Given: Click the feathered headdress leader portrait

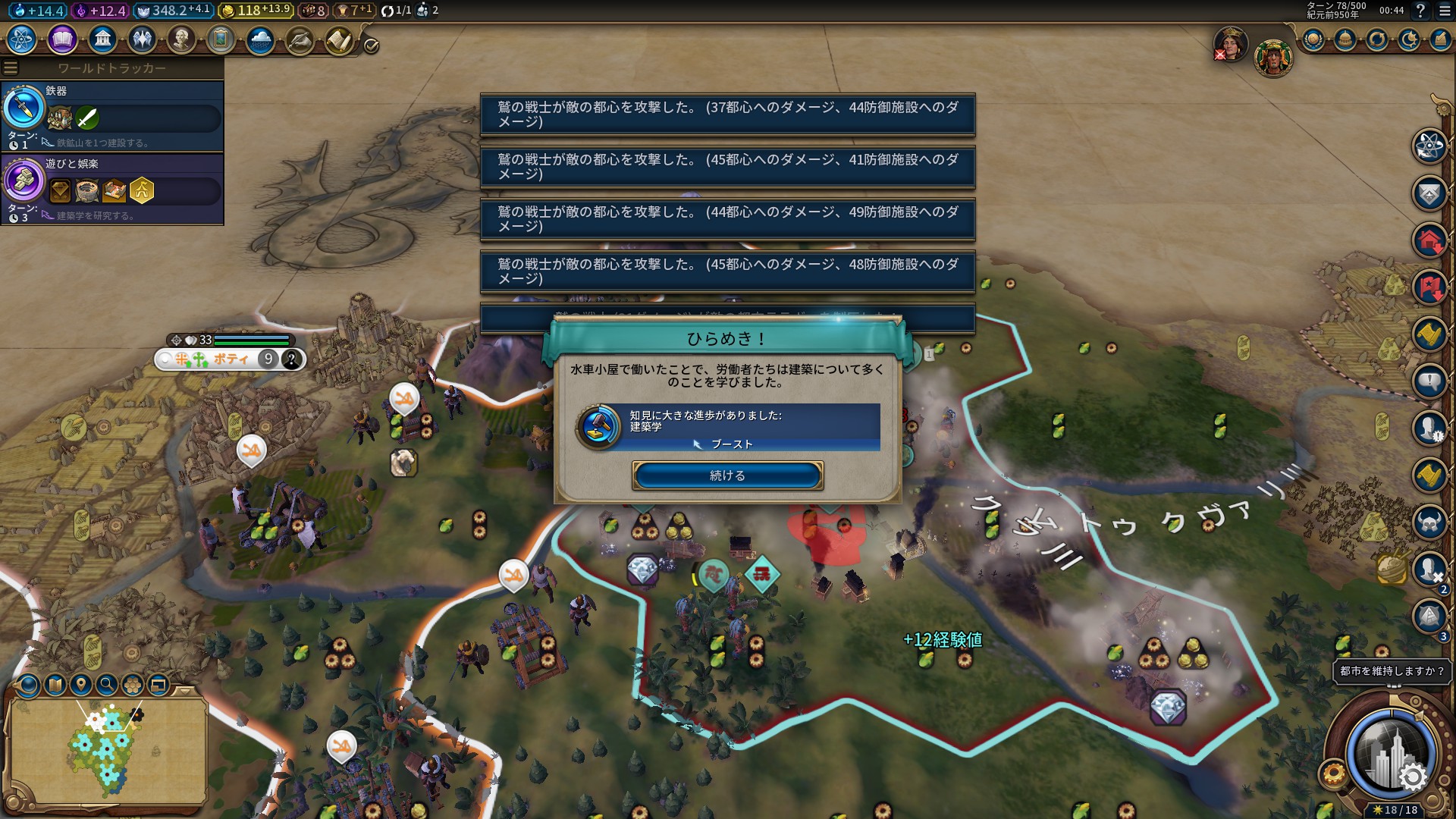Looking at the screenshot, I should point(1272,58).
